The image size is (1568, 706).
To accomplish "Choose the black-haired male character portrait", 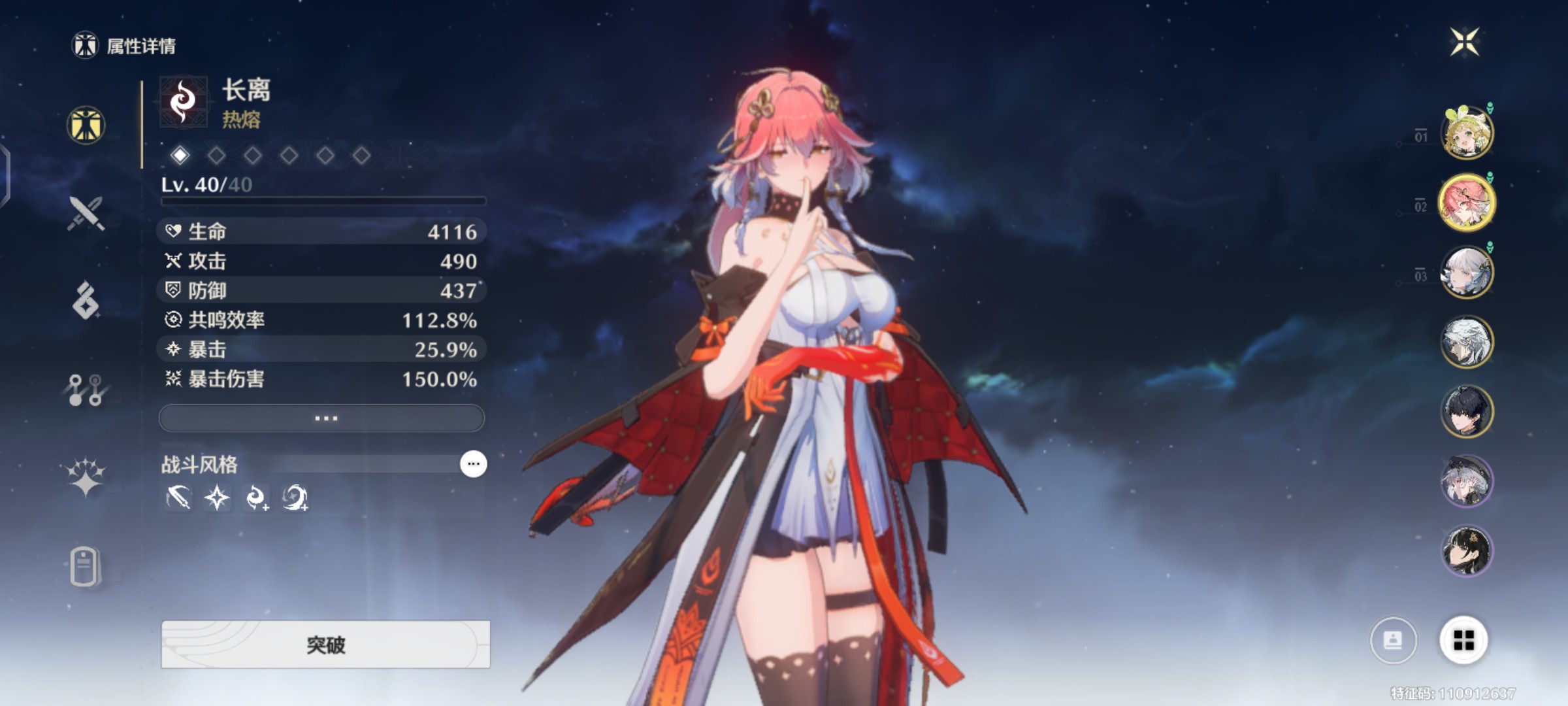I will coord(1467,412).
